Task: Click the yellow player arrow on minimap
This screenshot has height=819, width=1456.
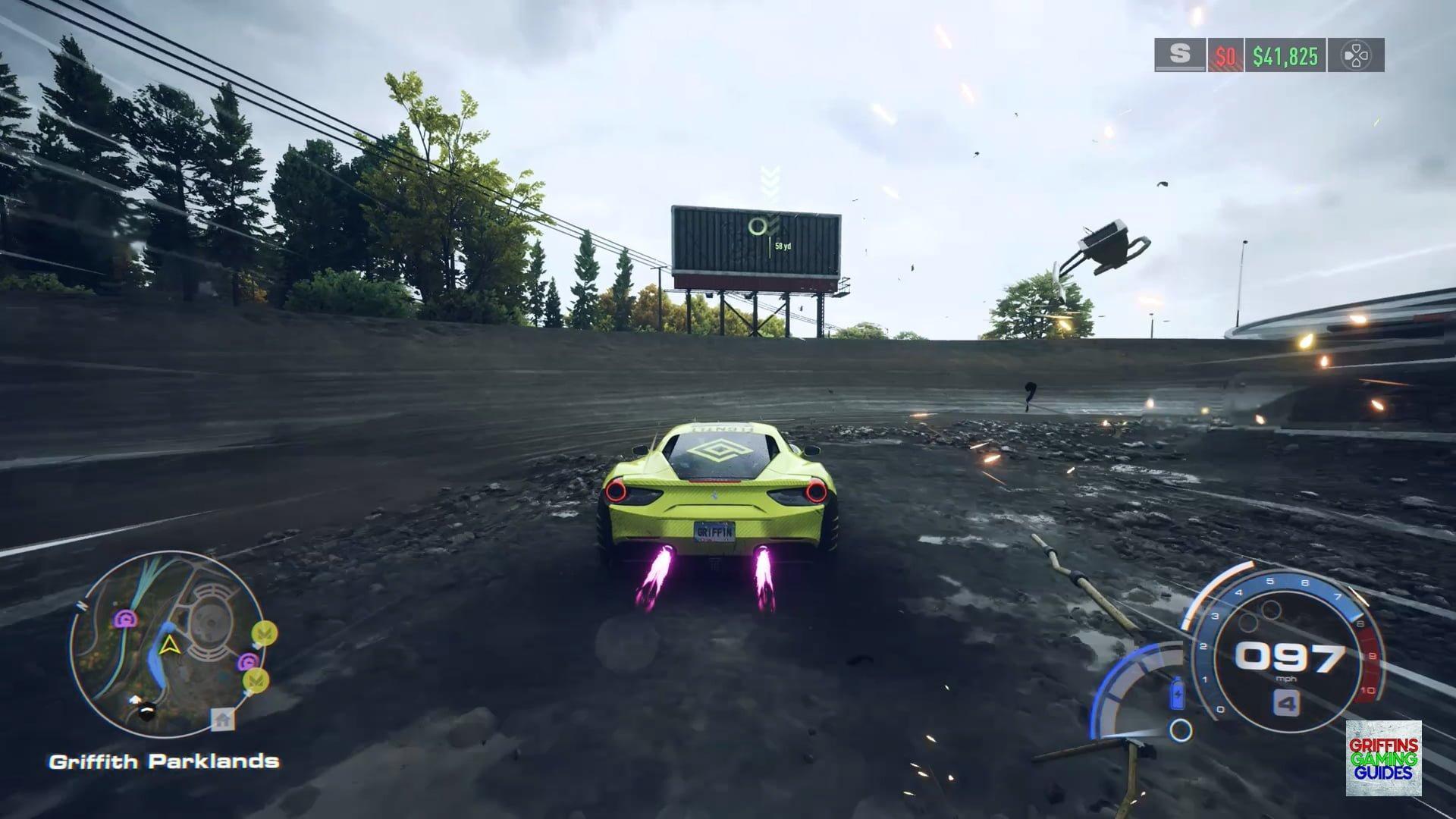Action: pos(169,645)
